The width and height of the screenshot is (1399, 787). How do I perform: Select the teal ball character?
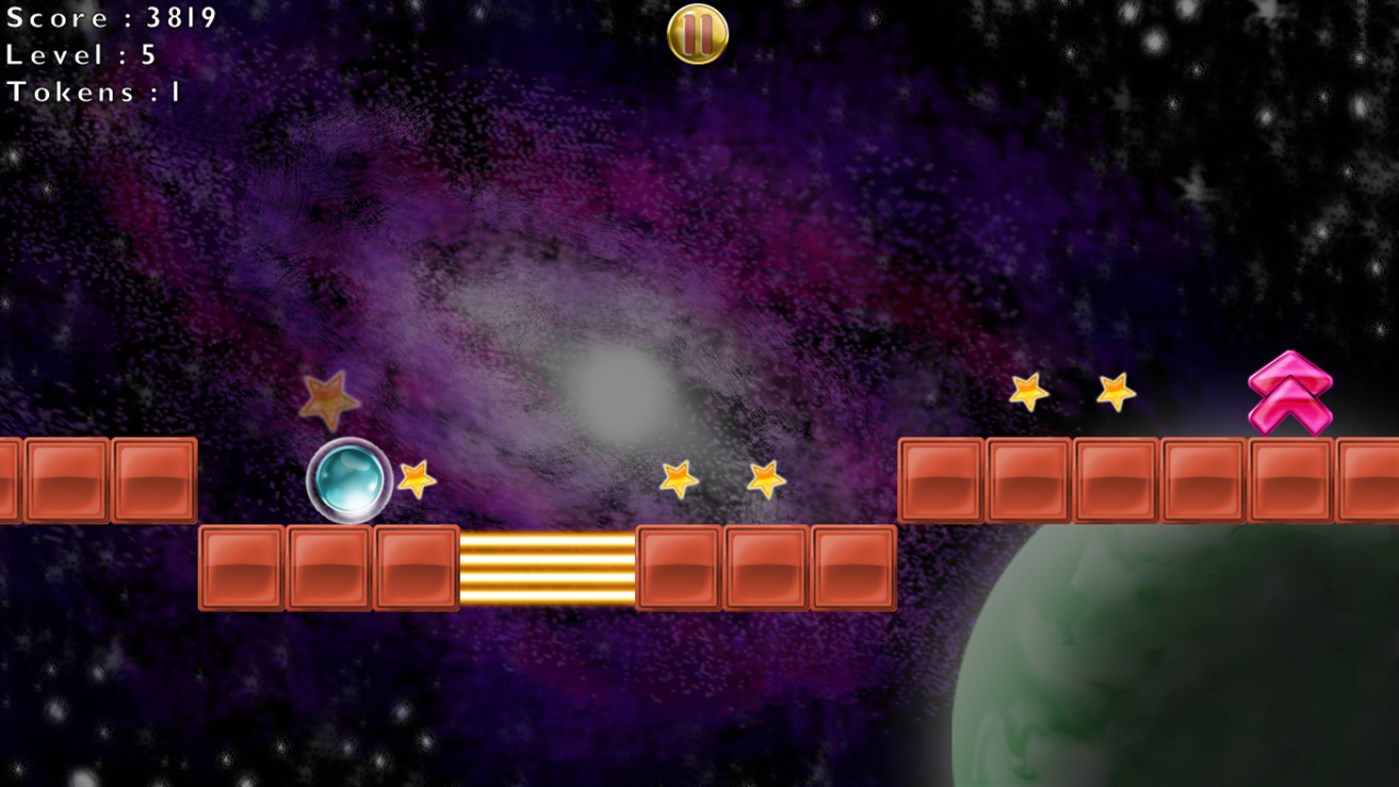tap(348, 483)
